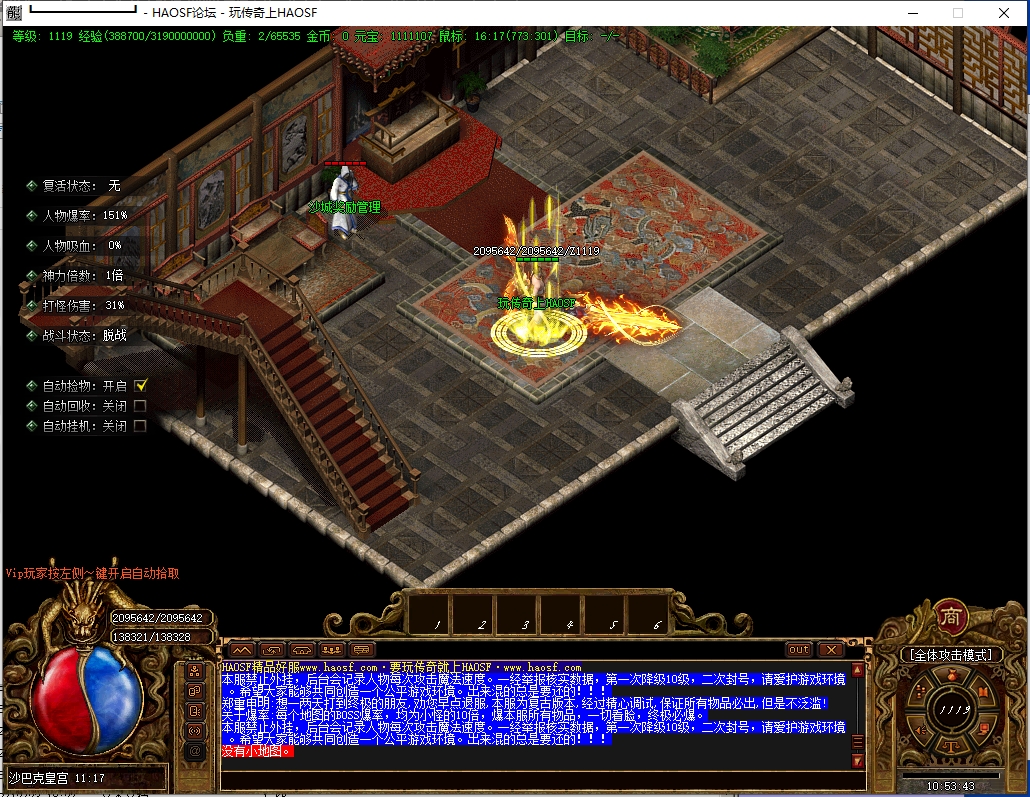Enable the 自动回收 auto-recycle checkbox
Screen dimensions: 1030x797
pos(140,406)
